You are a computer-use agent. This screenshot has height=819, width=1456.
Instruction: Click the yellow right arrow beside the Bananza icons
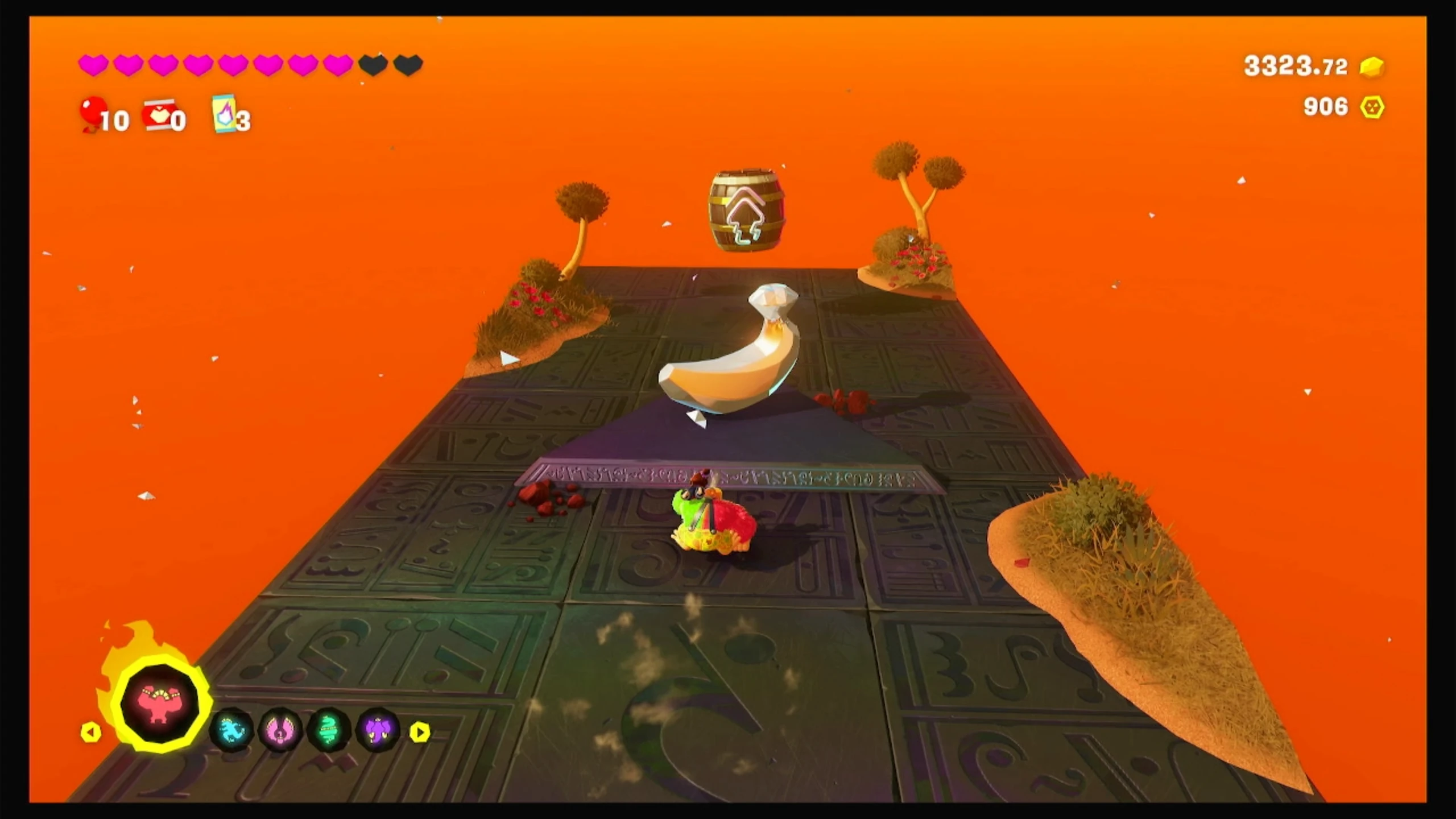point(420,732)
